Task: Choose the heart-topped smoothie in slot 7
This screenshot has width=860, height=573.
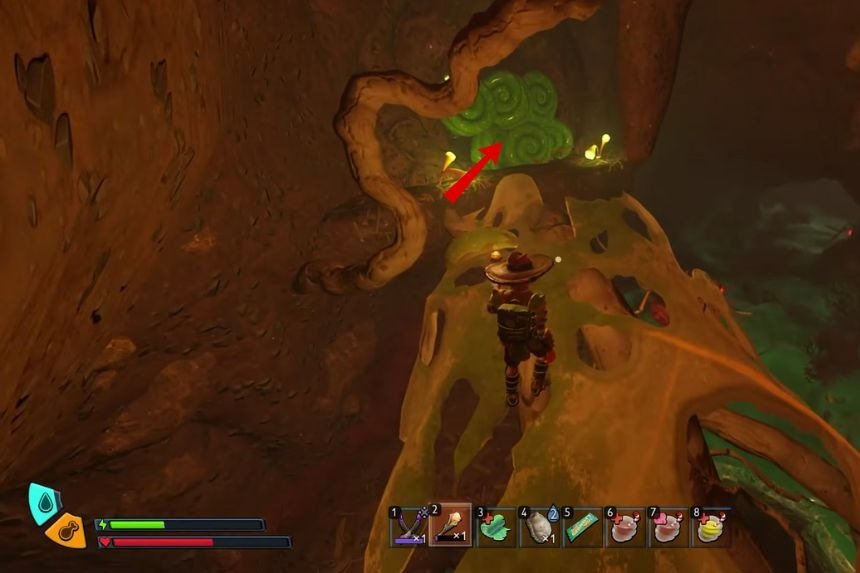Action: [x=668, y=526]
